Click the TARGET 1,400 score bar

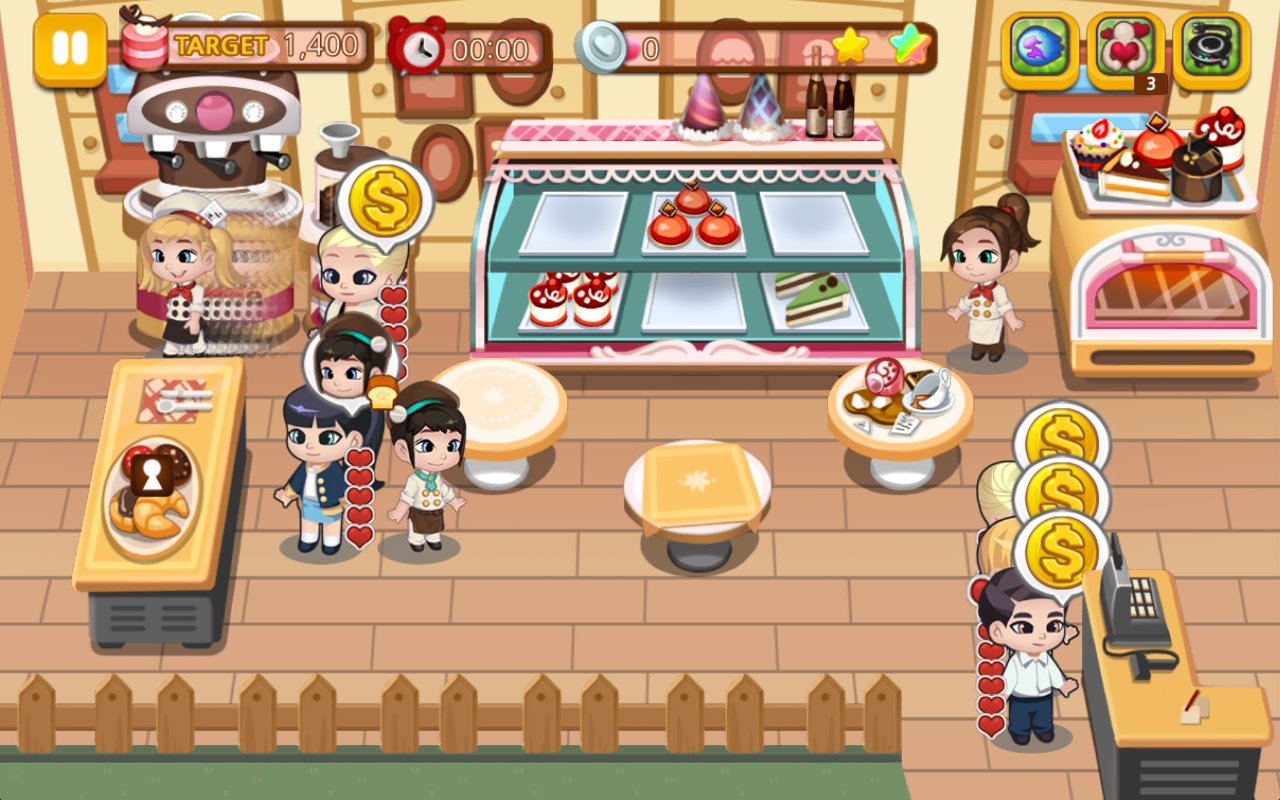(x=265, y=44)
